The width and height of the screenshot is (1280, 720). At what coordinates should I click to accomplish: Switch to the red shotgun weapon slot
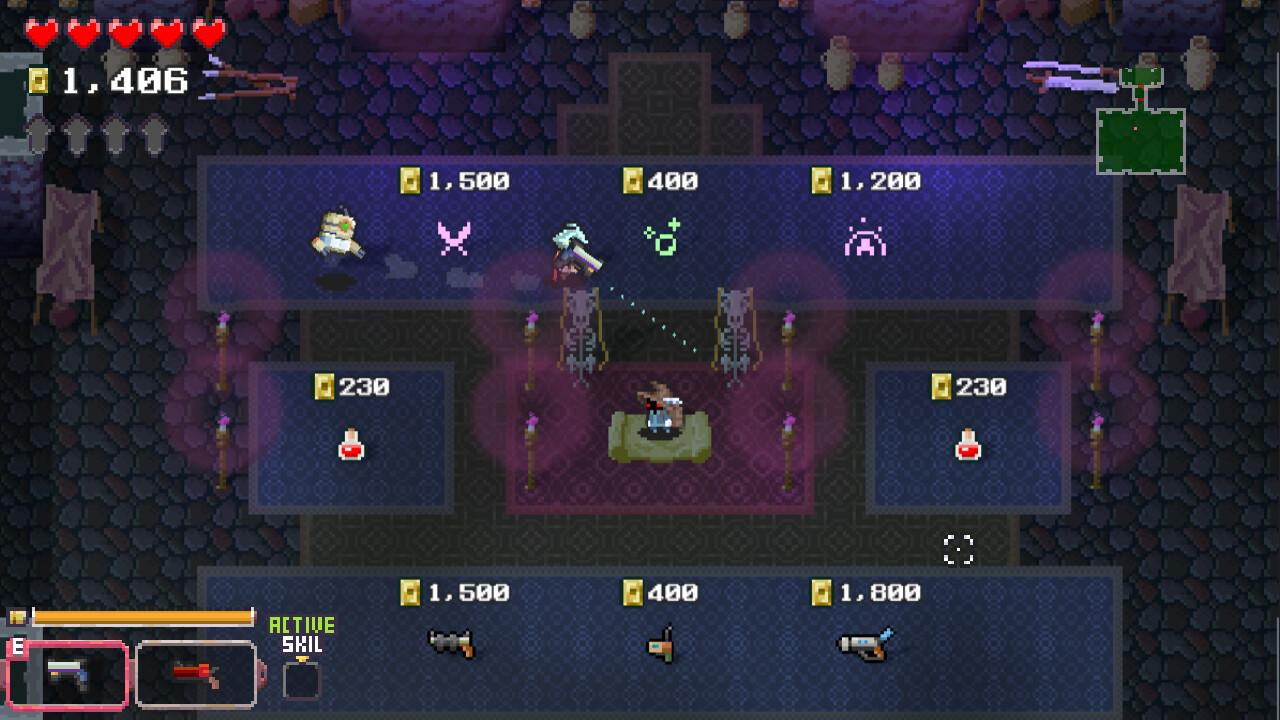(x=197, y=675)
